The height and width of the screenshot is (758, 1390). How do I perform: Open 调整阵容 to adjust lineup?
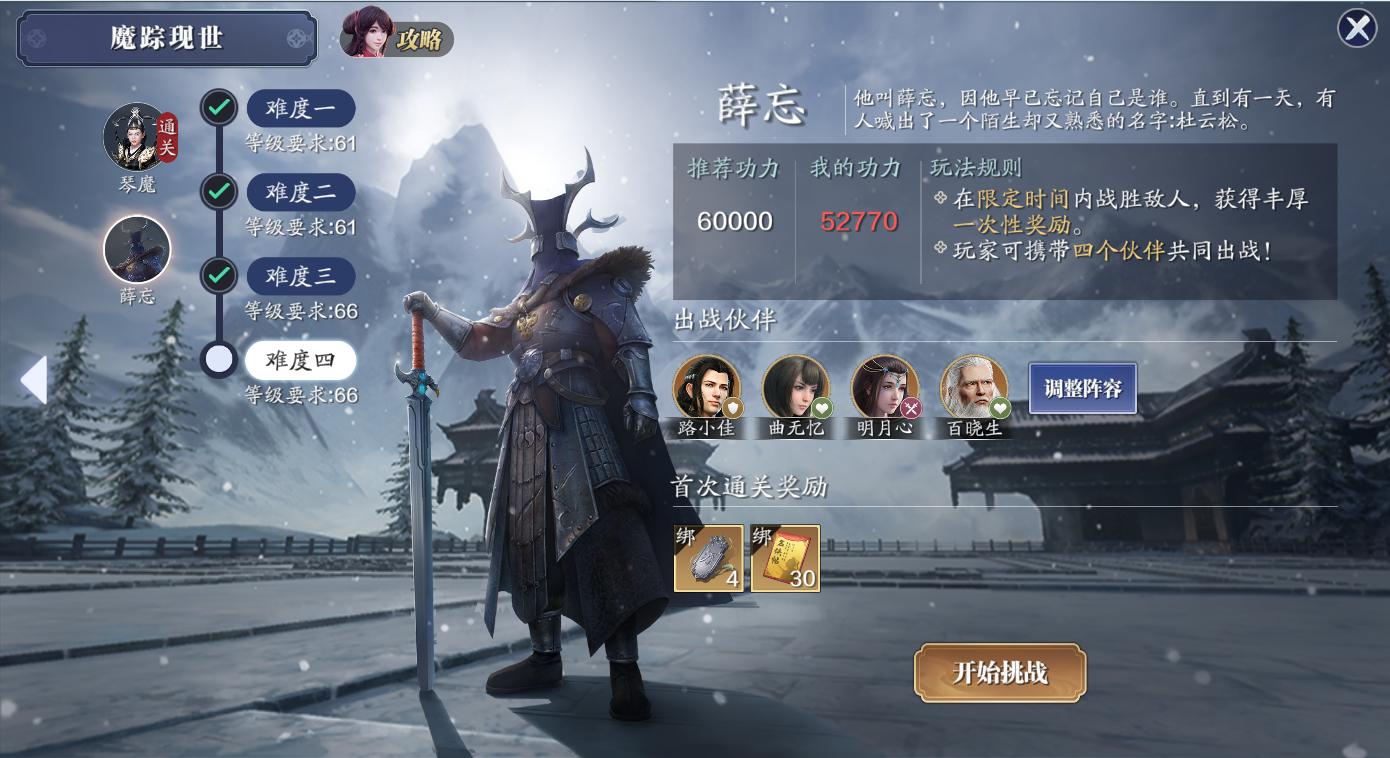(1083, 388)
